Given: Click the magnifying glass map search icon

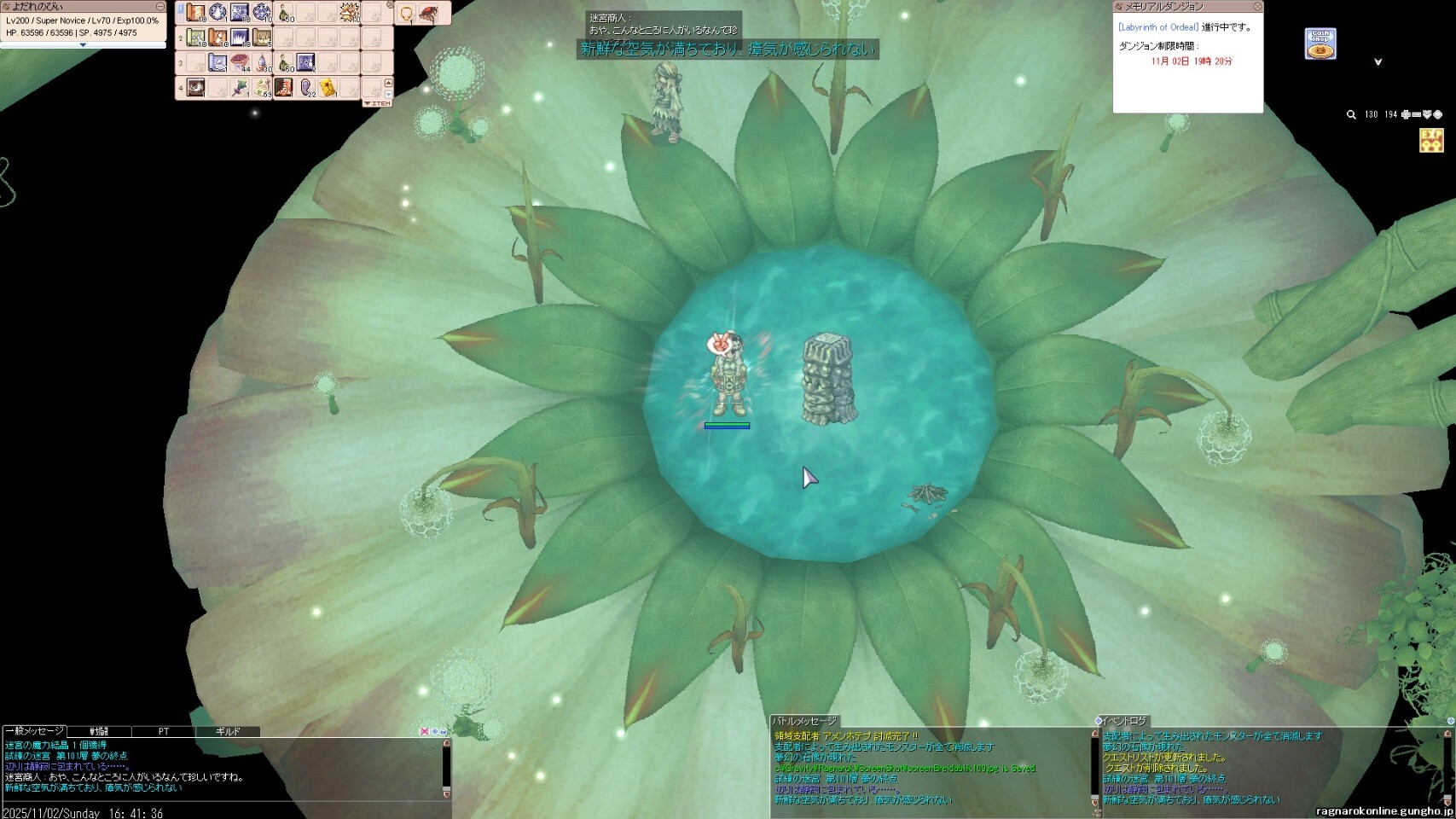Looking at the screenshot, I should coord(1351,114).
